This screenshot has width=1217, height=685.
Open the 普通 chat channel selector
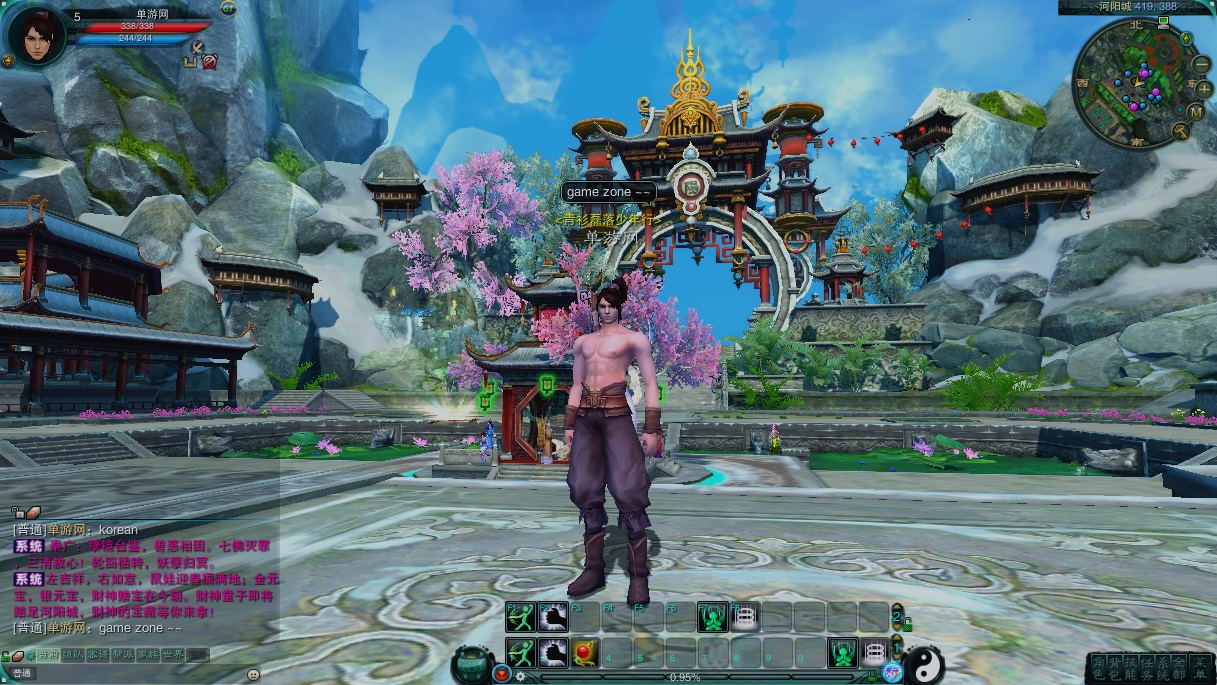click(x=22, y=673)
